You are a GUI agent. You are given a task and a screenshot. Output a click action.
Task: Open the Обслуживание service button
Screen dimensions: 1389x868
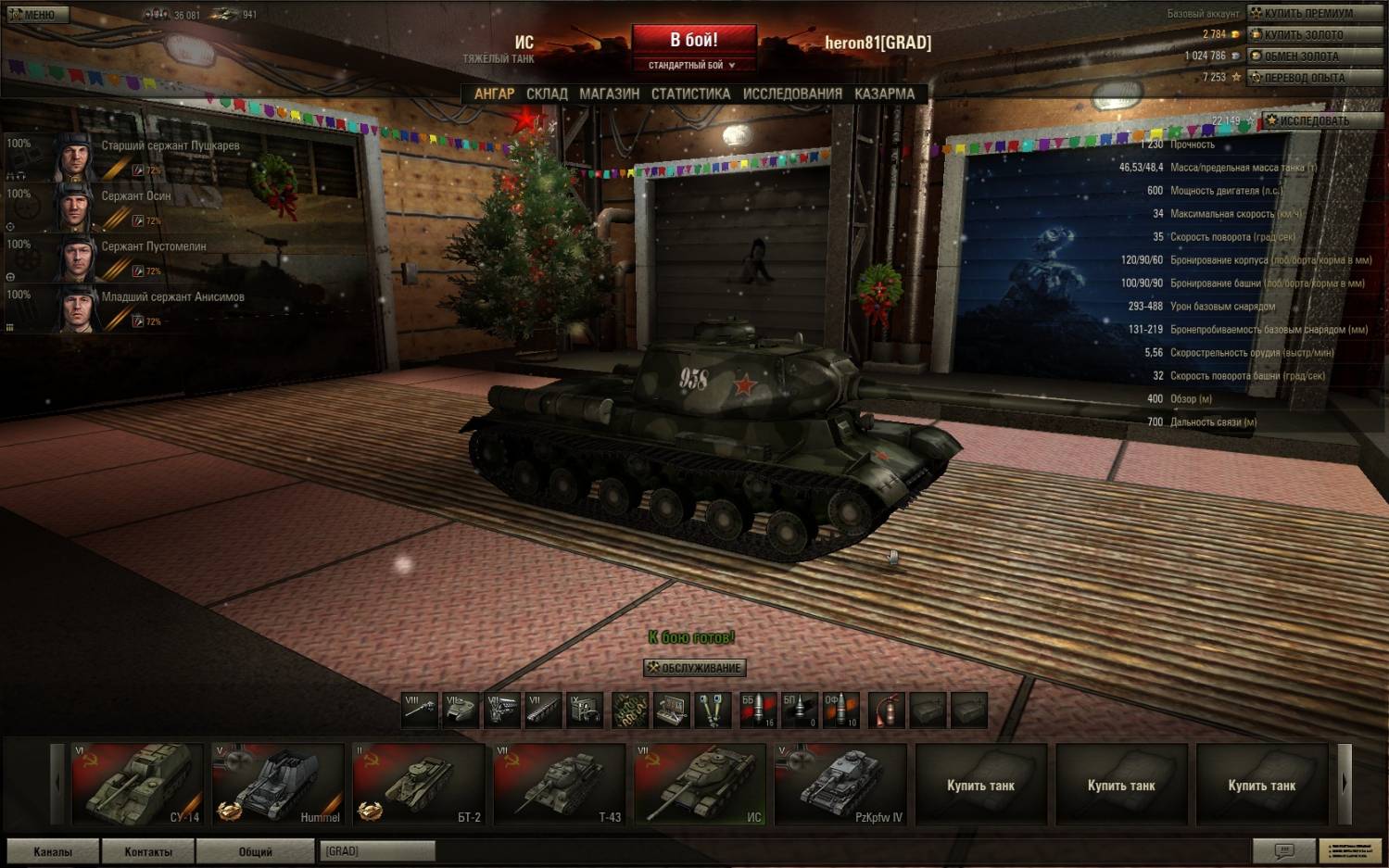[x=694, y=668]
